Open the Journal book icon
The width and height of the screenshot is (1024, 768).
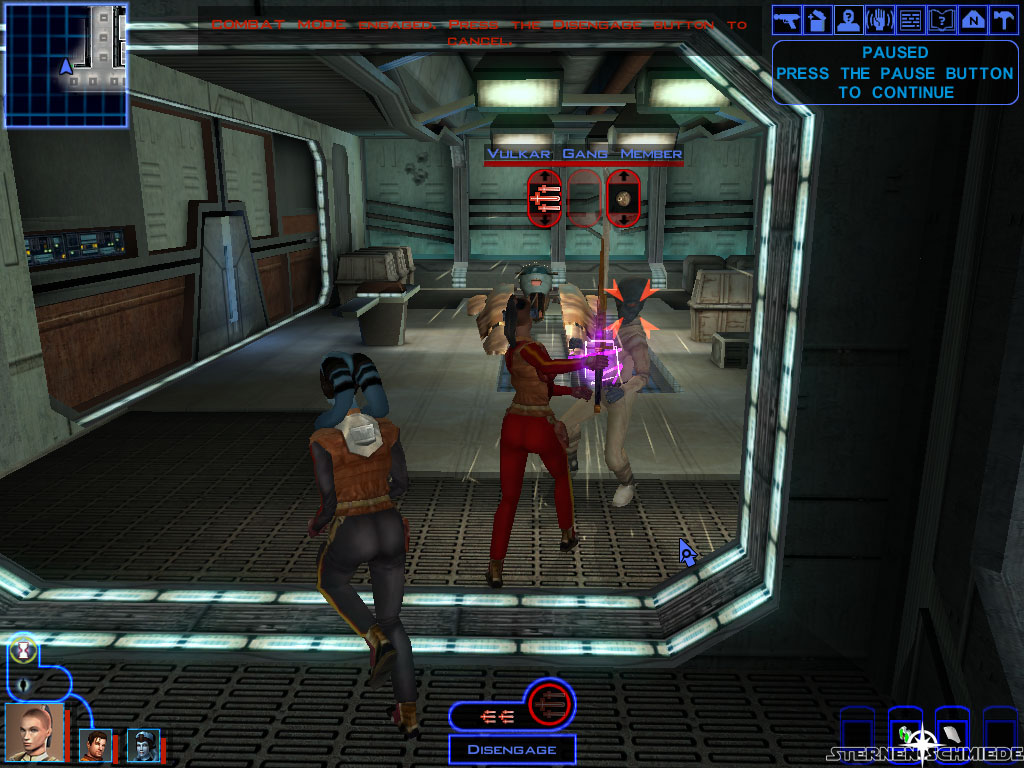point(941,18)
